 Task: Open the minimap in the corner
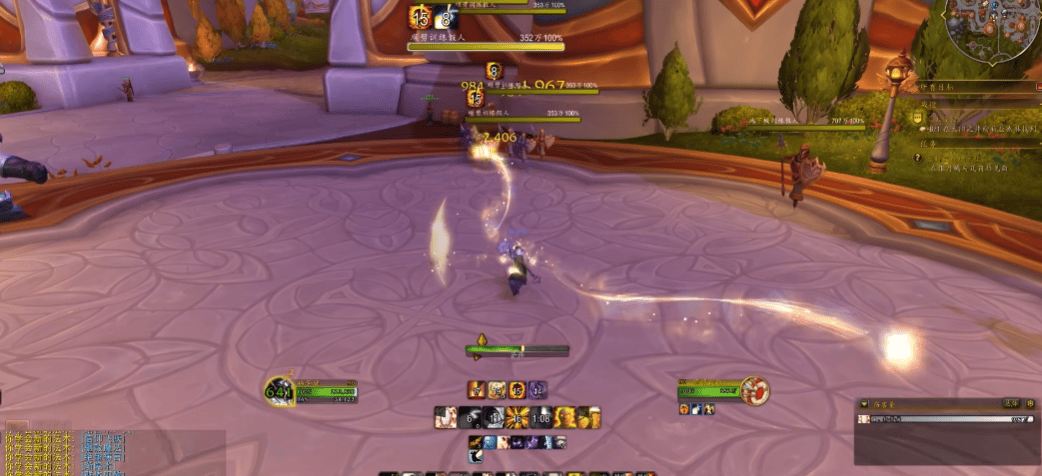[991, 28]
